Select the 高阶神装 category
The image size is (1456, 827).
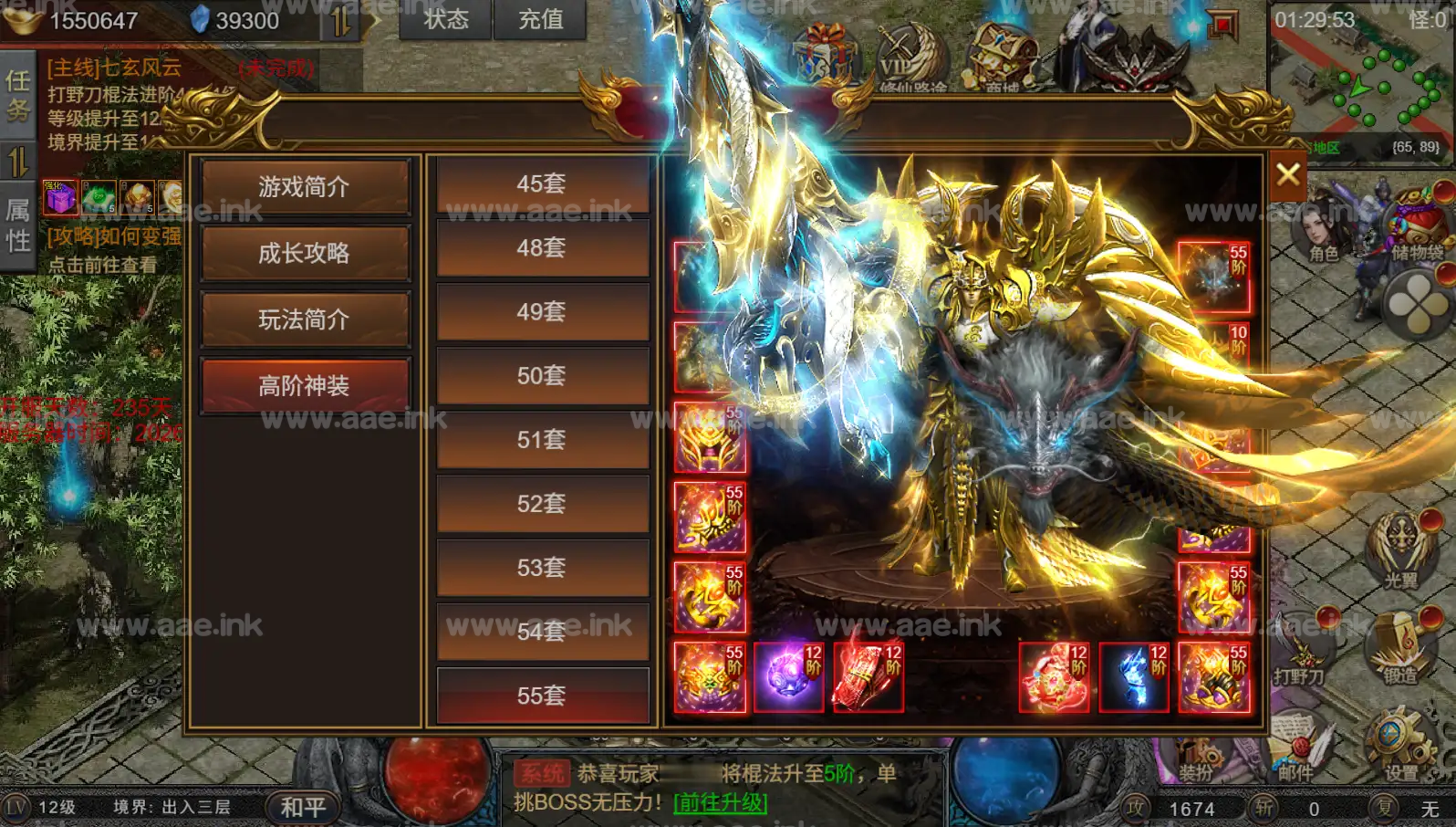pos(305,383)
